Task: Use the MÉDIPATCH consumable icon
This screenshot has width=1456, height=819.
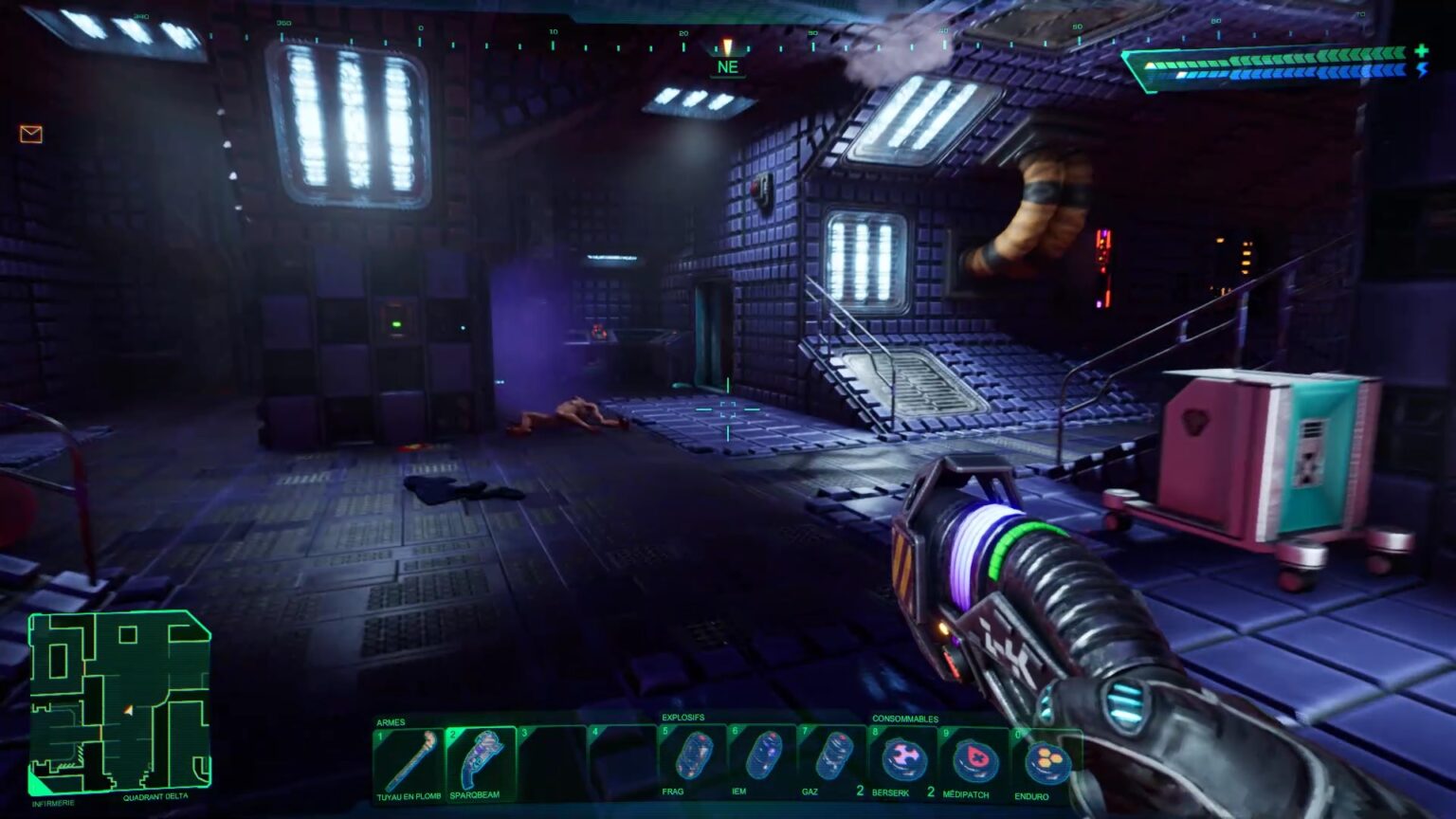Action: (976, 758)
